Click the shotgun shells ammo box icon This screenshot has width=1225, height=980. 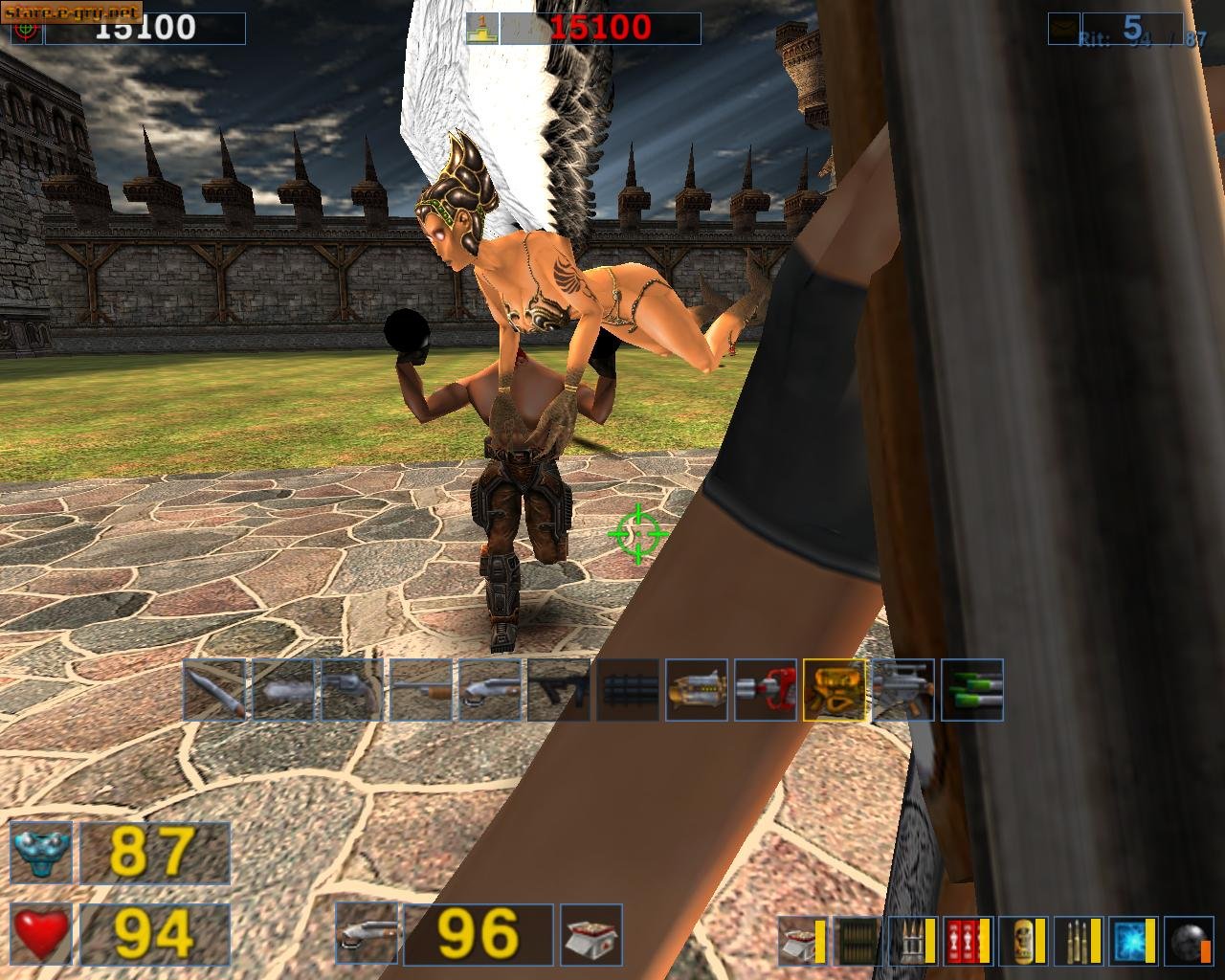[798, 940]
